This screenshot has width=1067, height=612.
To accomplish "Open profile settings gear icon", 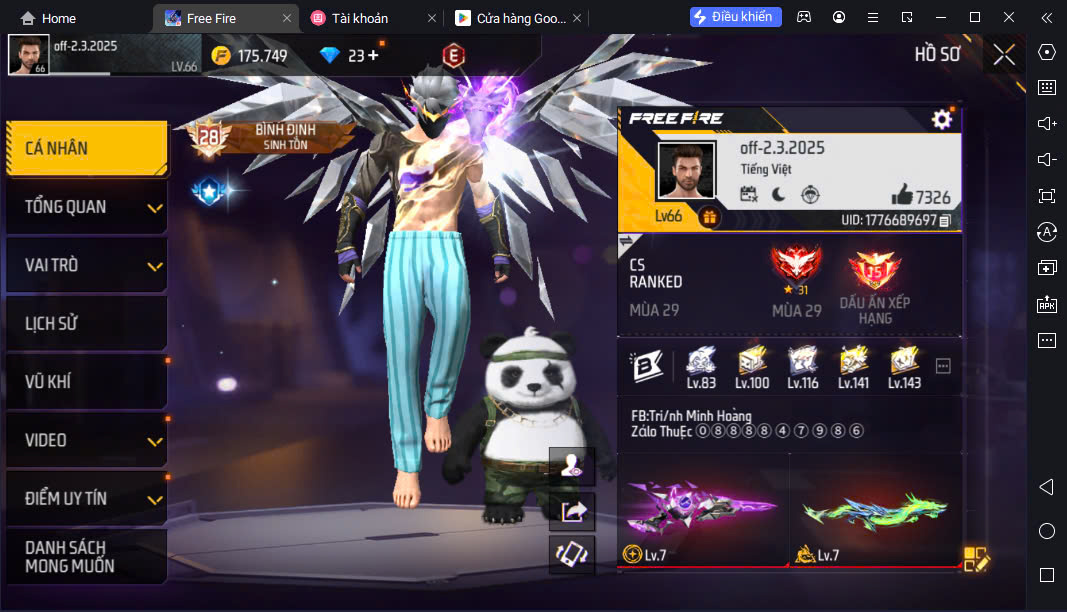I will coord(941,120).
